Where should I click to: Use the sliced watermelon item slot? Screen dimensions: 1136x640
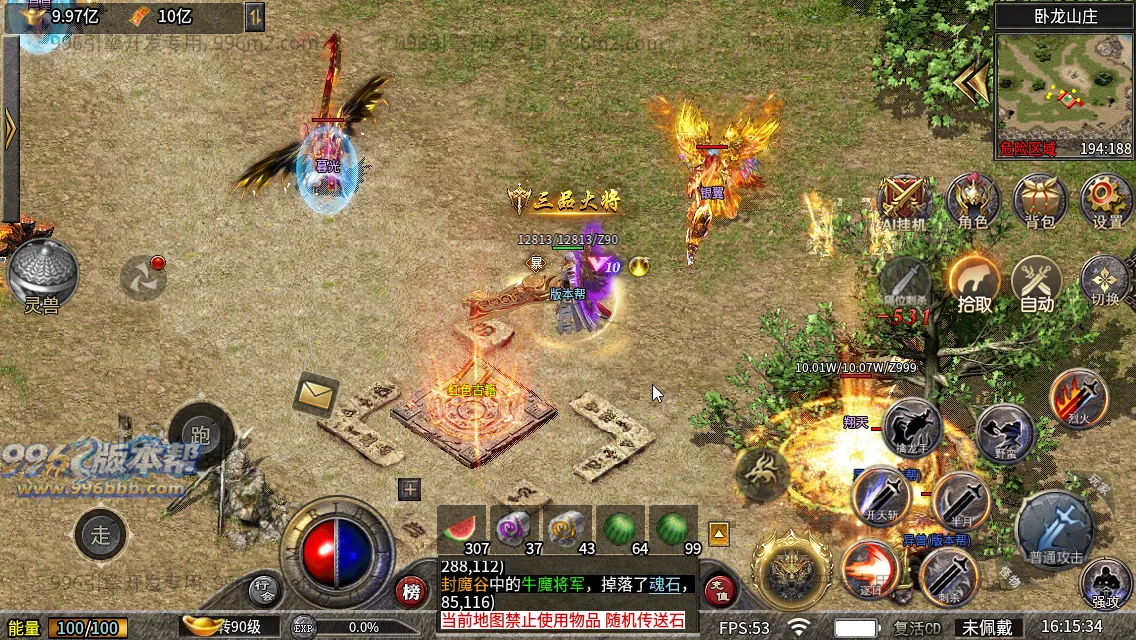click(461, 528)
